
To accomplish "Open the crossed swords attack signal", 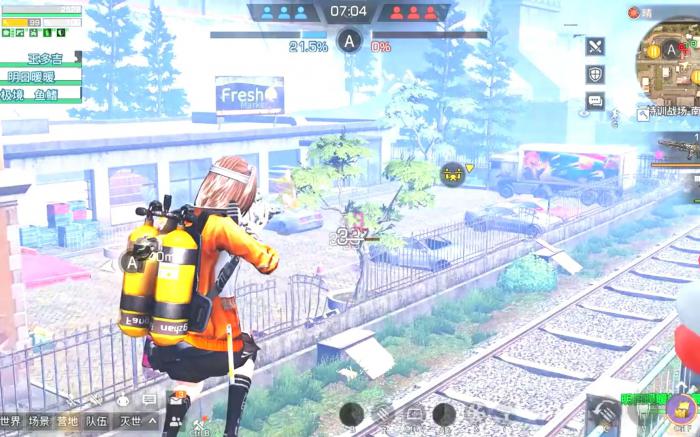I will coord(595,46).
